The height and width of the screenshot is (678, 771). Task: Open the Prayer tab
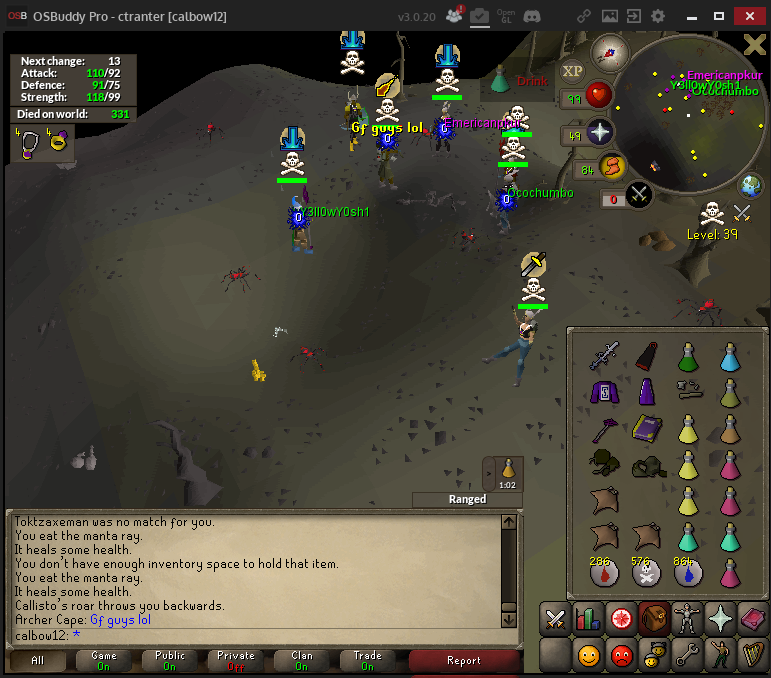720,620
